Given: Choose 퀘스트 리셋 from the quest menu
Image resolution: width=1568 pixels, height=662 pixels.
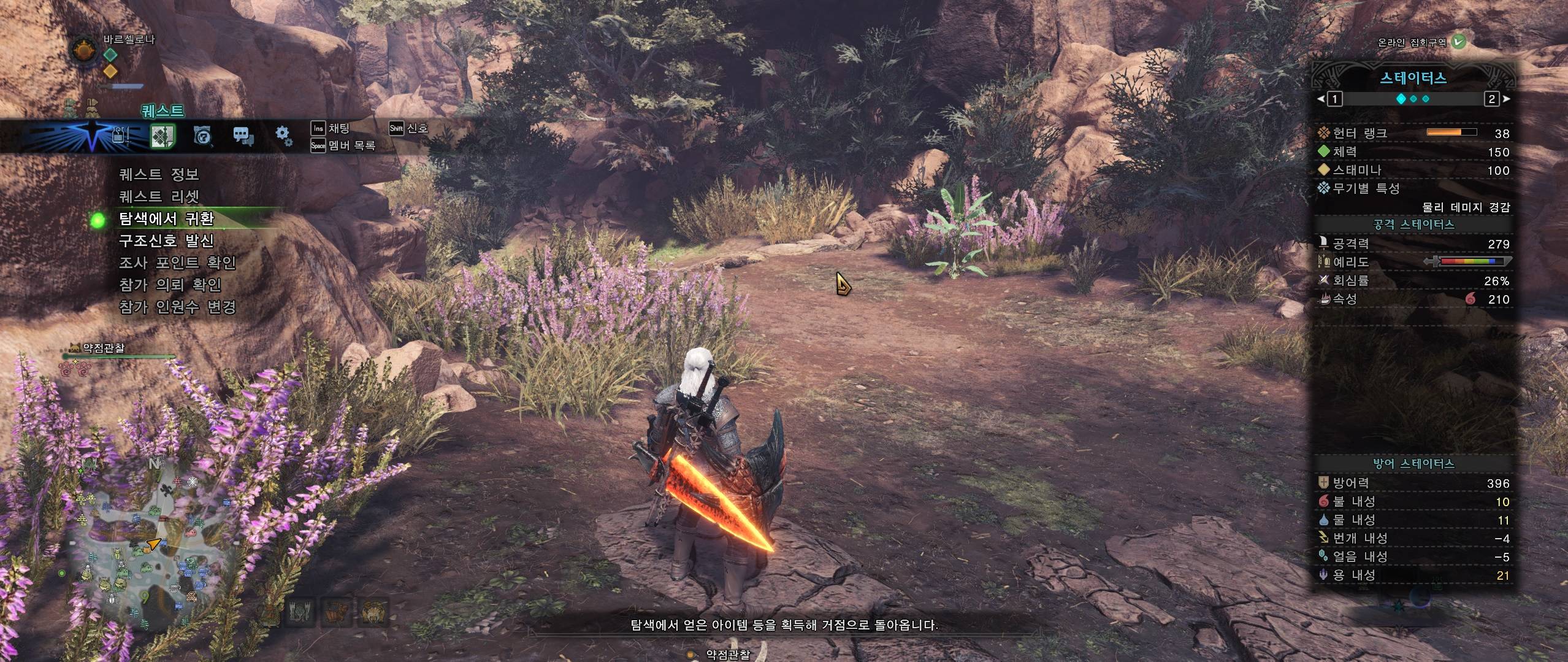Looking at the screenshot, I should coord(159,197).
